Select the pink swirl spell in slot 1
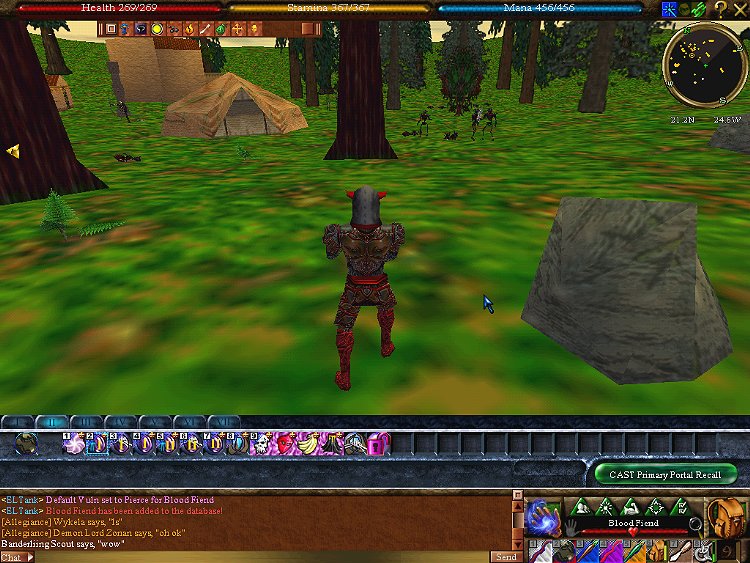750x563 pixels. 73,442
